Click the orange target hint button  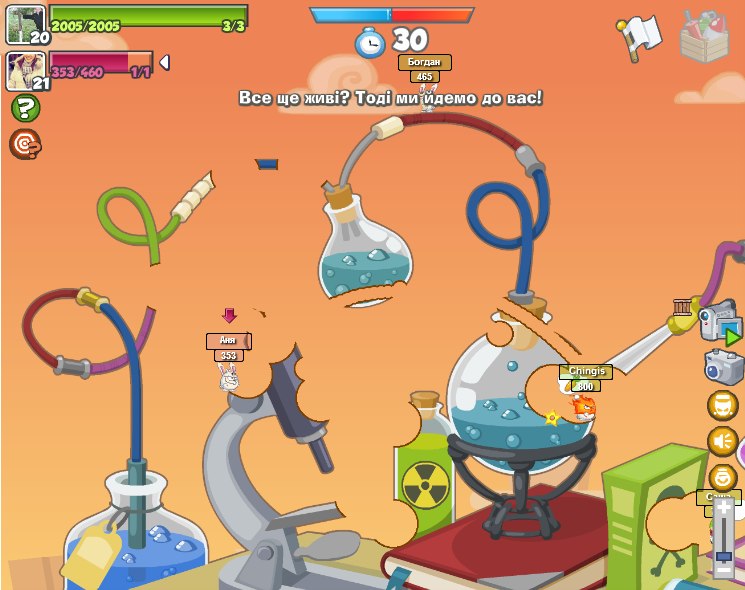point(25,145)
